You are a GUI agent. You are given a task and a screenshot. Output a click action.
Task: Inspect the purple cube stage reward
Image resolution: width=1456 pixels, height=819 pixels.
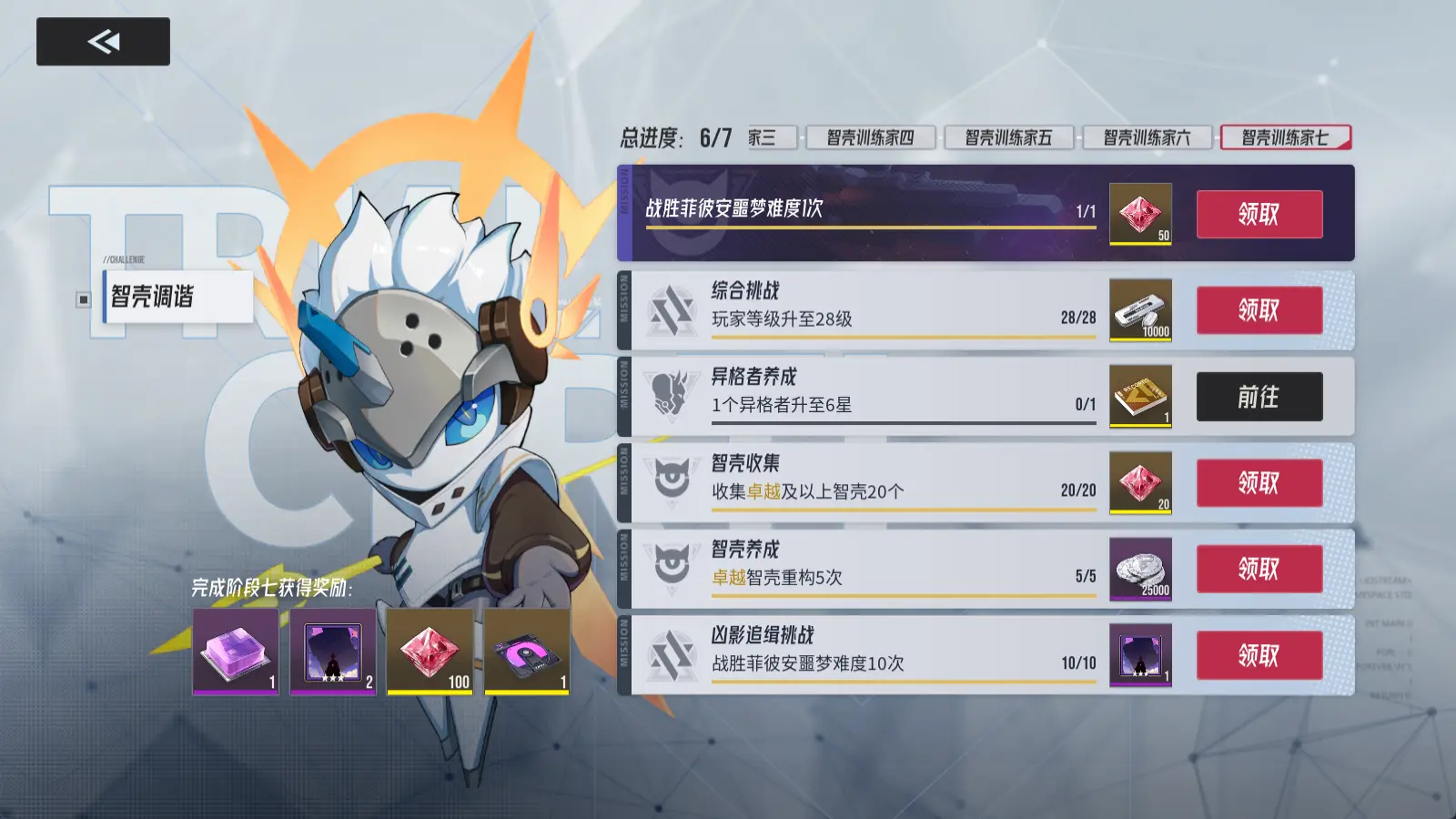[236, 652]
